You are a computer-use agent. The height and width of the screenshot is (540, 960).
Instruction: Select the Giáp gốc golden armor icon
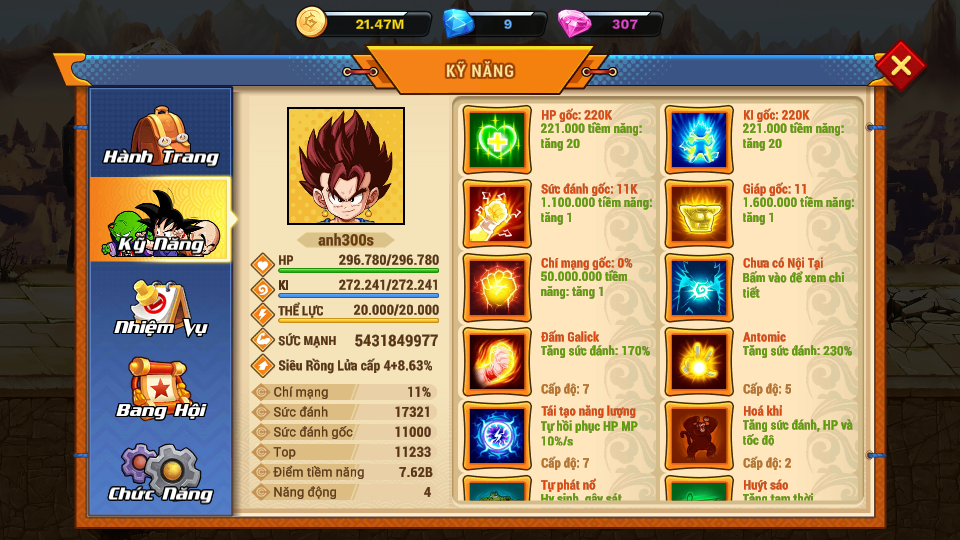pyautogui.click(x=699, y=213)
